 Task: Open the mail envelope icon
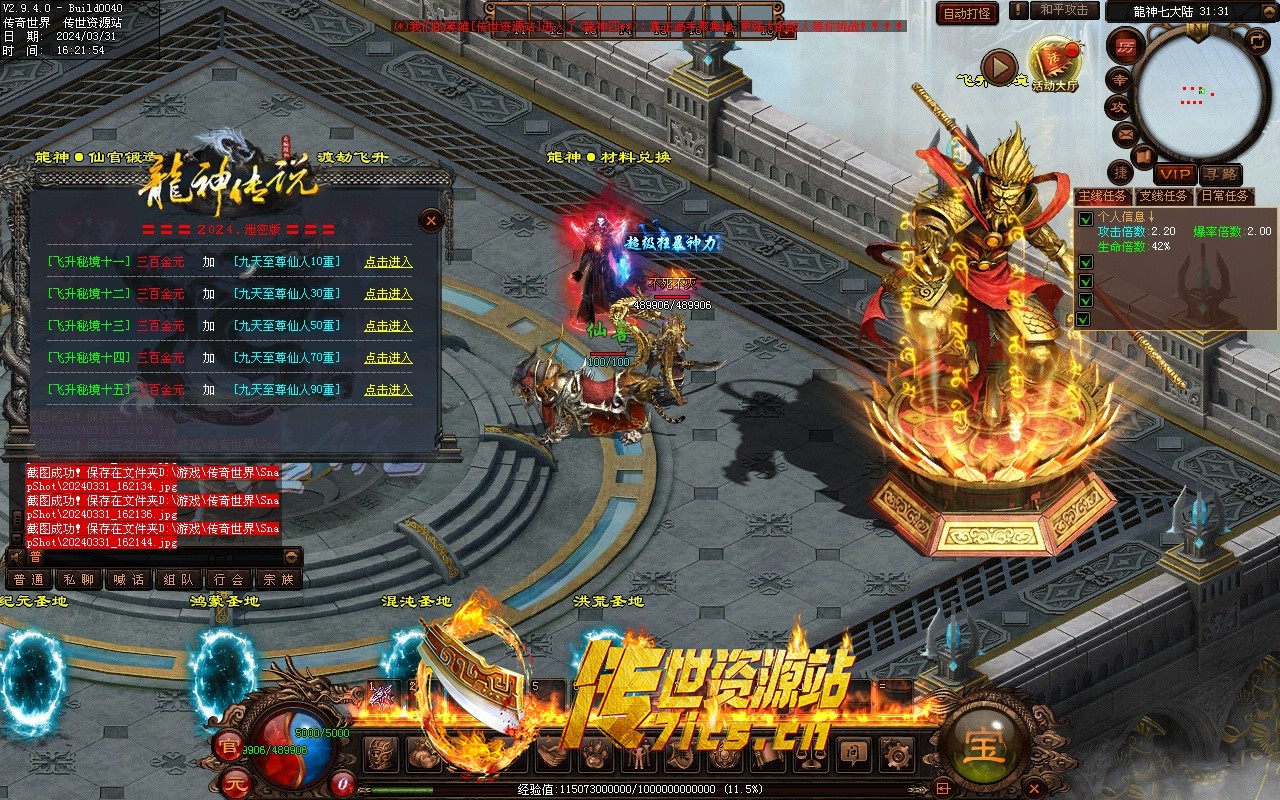click(x=1125, y=133)
